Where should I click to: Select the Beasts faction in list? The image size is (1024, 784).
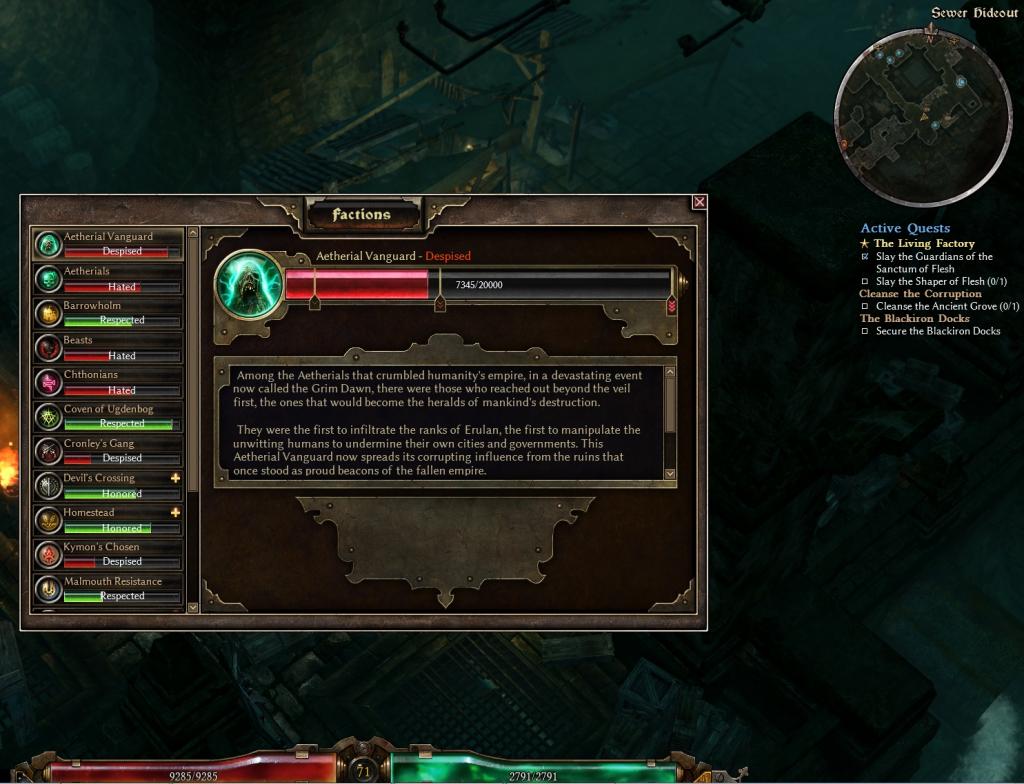point(108,348)
